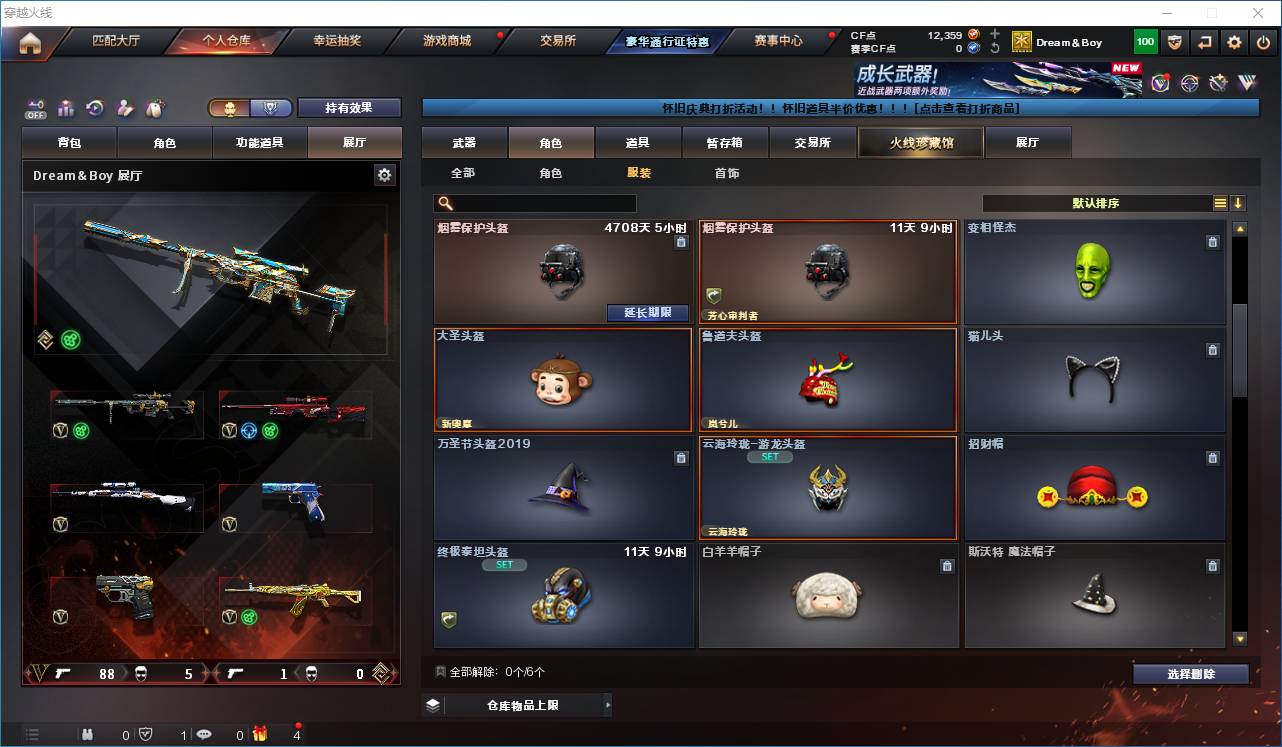Select the replay/channel switch icon near settings
The height and width of the screenshot is (747, 1282).
tap(1204, 42)
